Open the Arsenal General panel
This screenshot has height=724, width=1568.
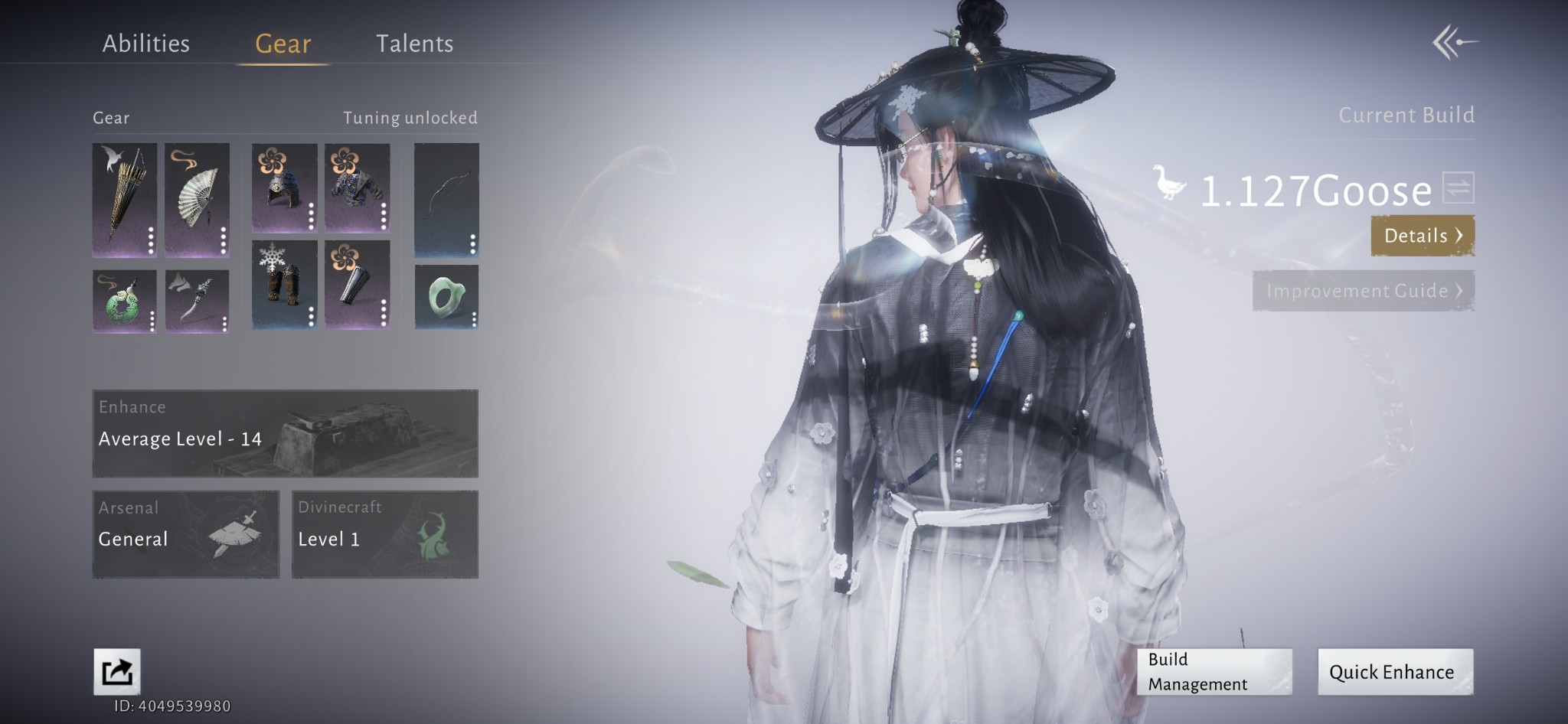pos(185,534)
